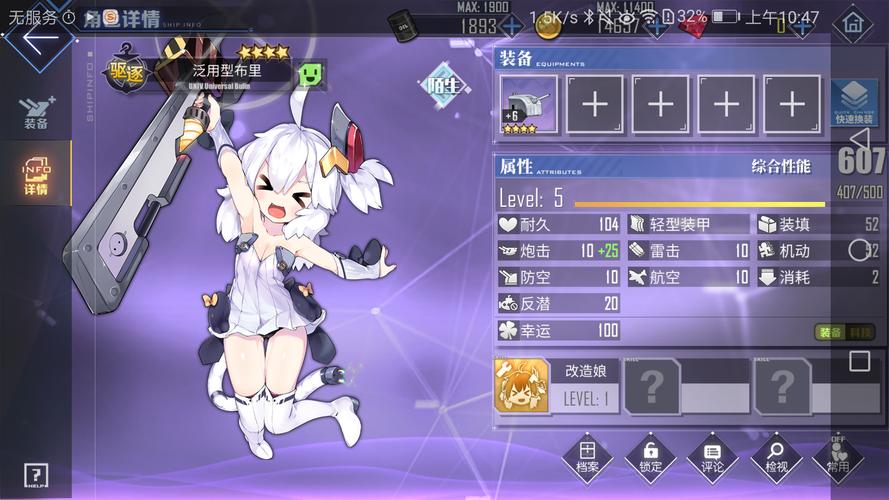889x500 pixels.
Task: Tap the green smiley mood icon
Action: (x=310, y=72)
